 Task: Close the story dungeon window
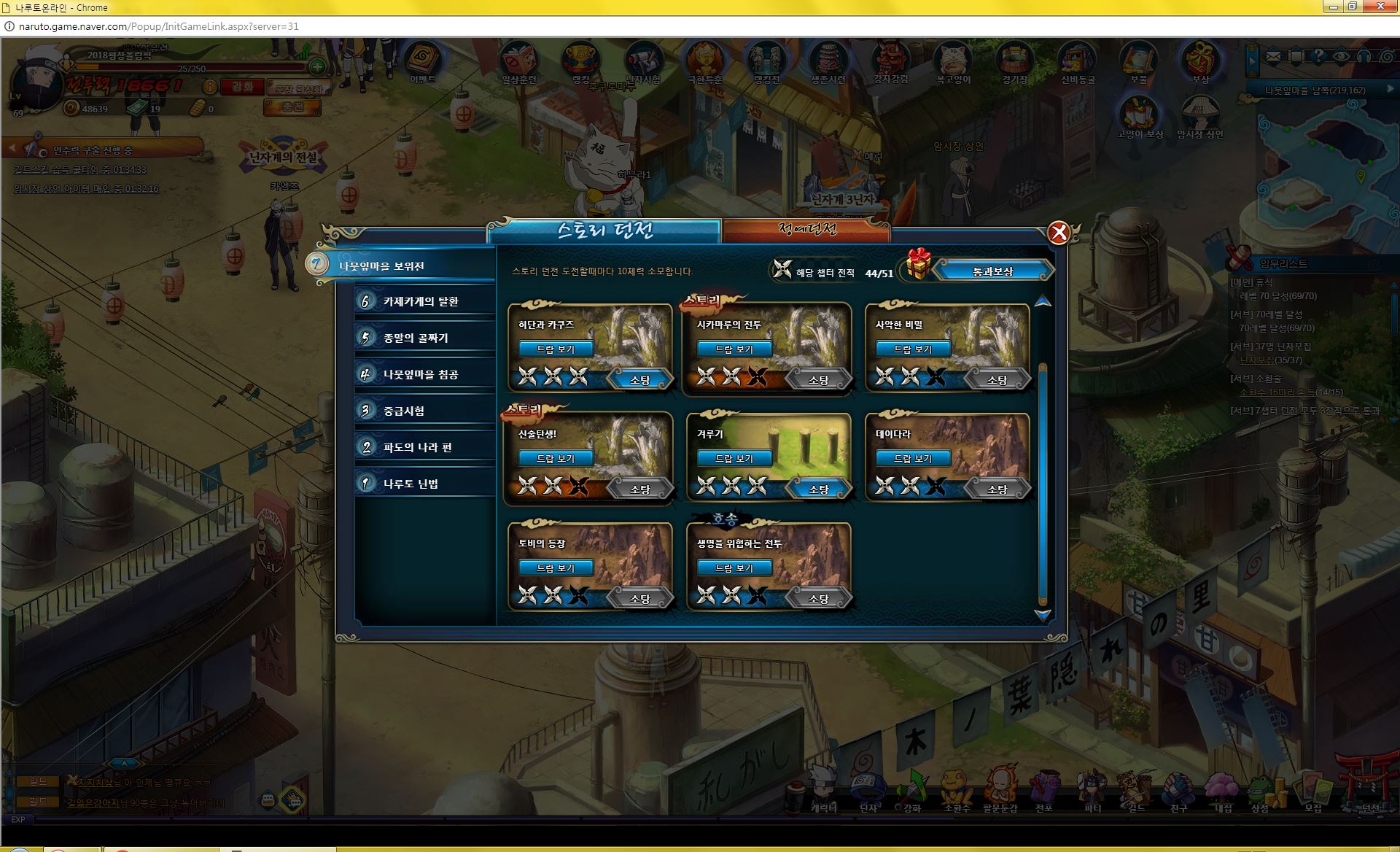1058,233
